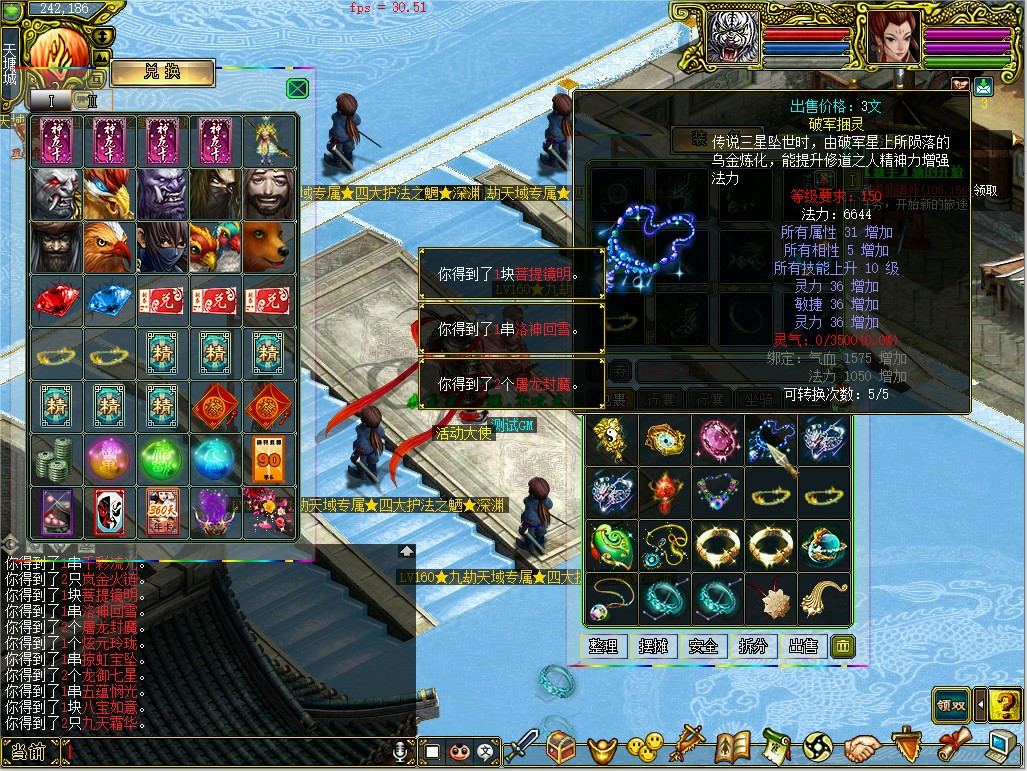The width and height of the screenshot is (1027, 771).
Task: Click the 兑换 exchange header button
Action: [x=162, y=72]
